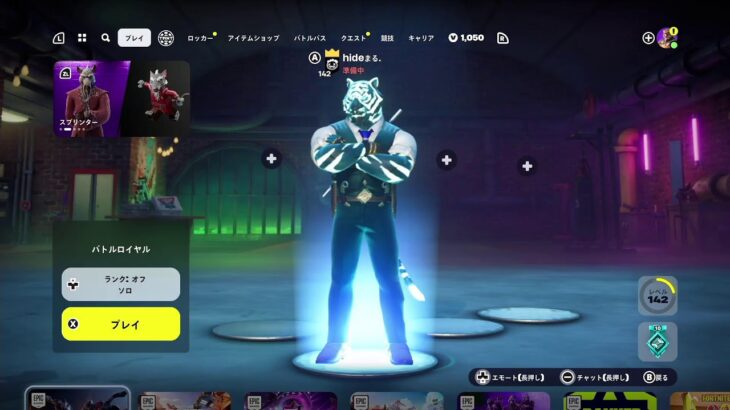The width and height of the screenshot is (730, 410).
Task: Select the スプリンター featured banner
Action: [92, 98]
